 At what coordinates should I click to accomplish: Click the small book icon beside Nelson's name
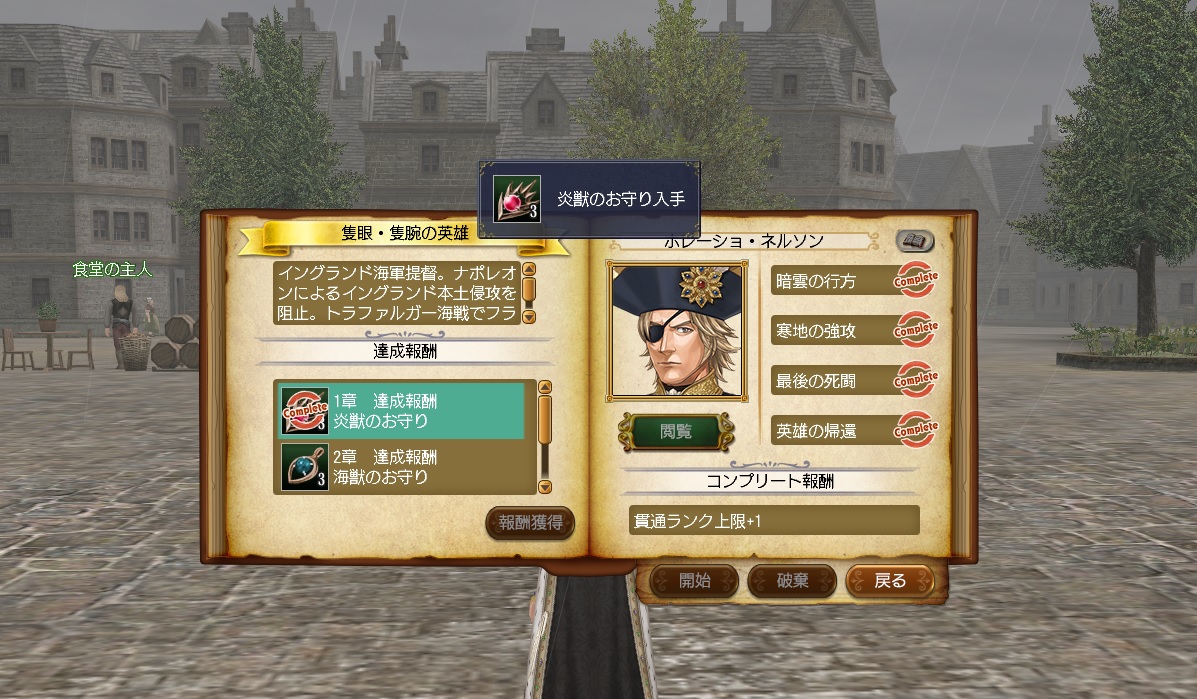point(914,240)
